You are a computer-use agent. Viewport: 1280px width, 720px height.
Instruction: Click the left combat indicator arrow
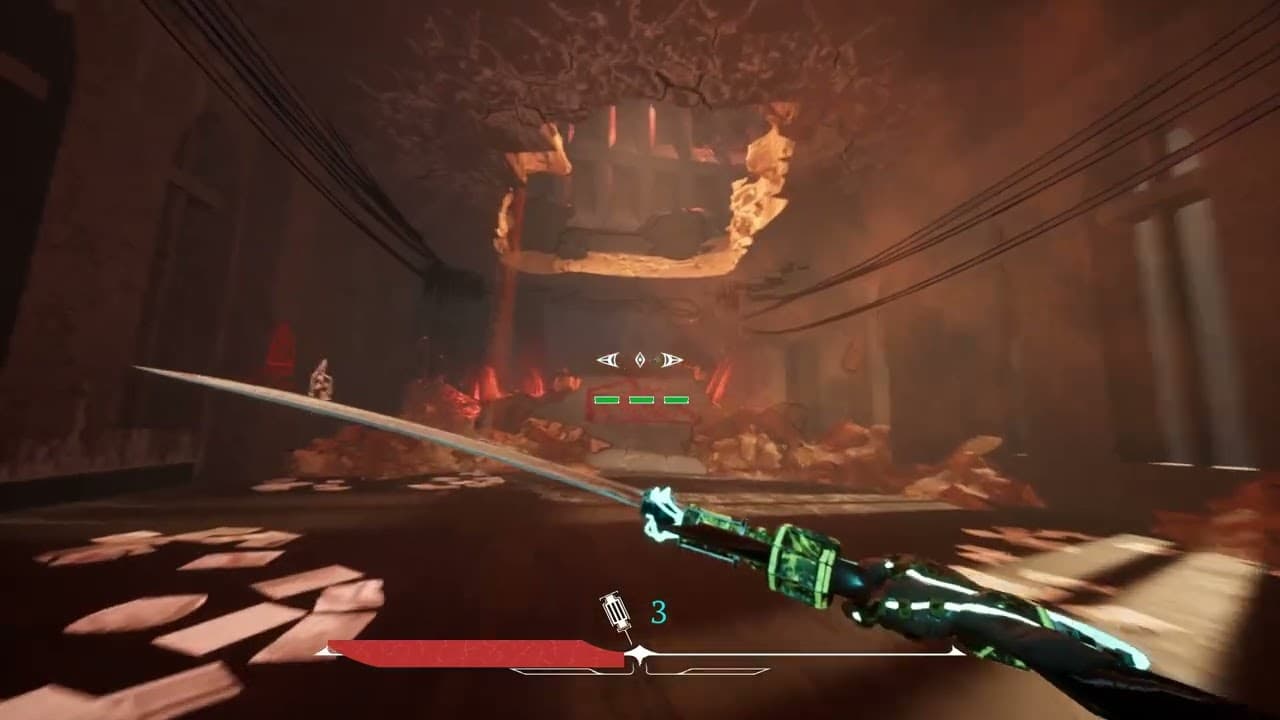click(x=606, y=359)
